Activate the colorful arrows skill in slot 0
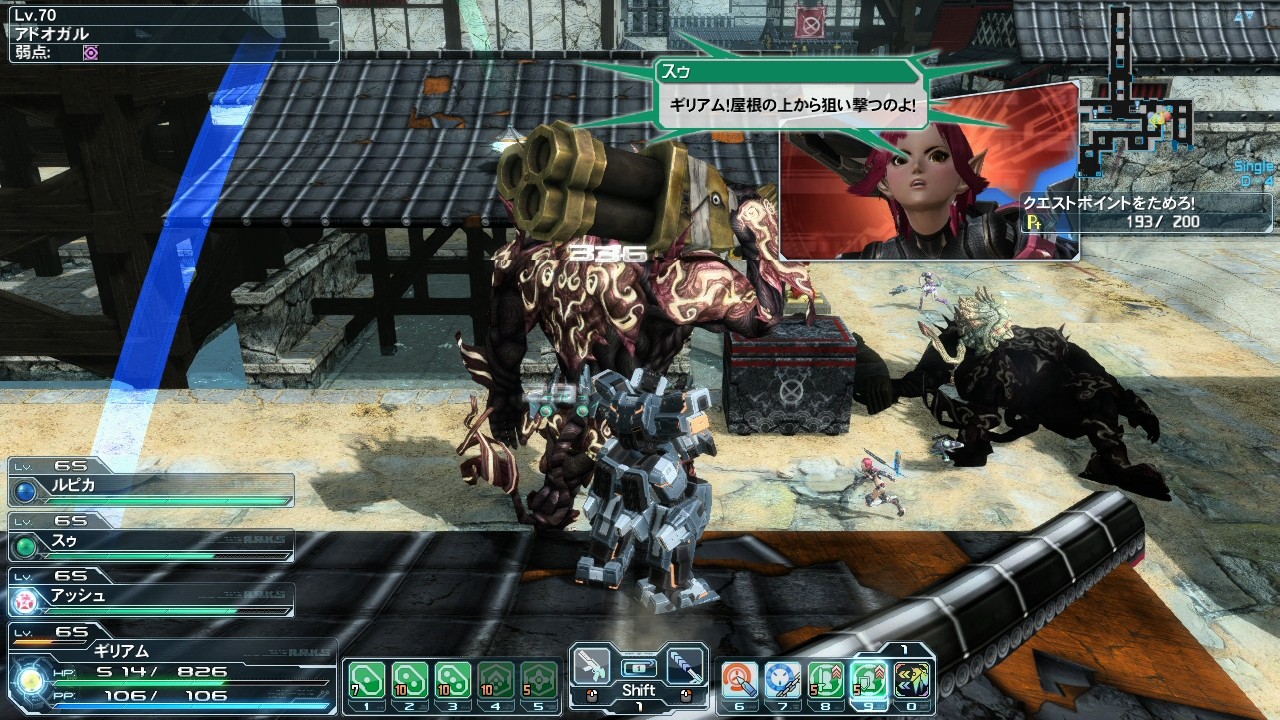This screenshot has height=720, width=1280. [x=913, y=680]
